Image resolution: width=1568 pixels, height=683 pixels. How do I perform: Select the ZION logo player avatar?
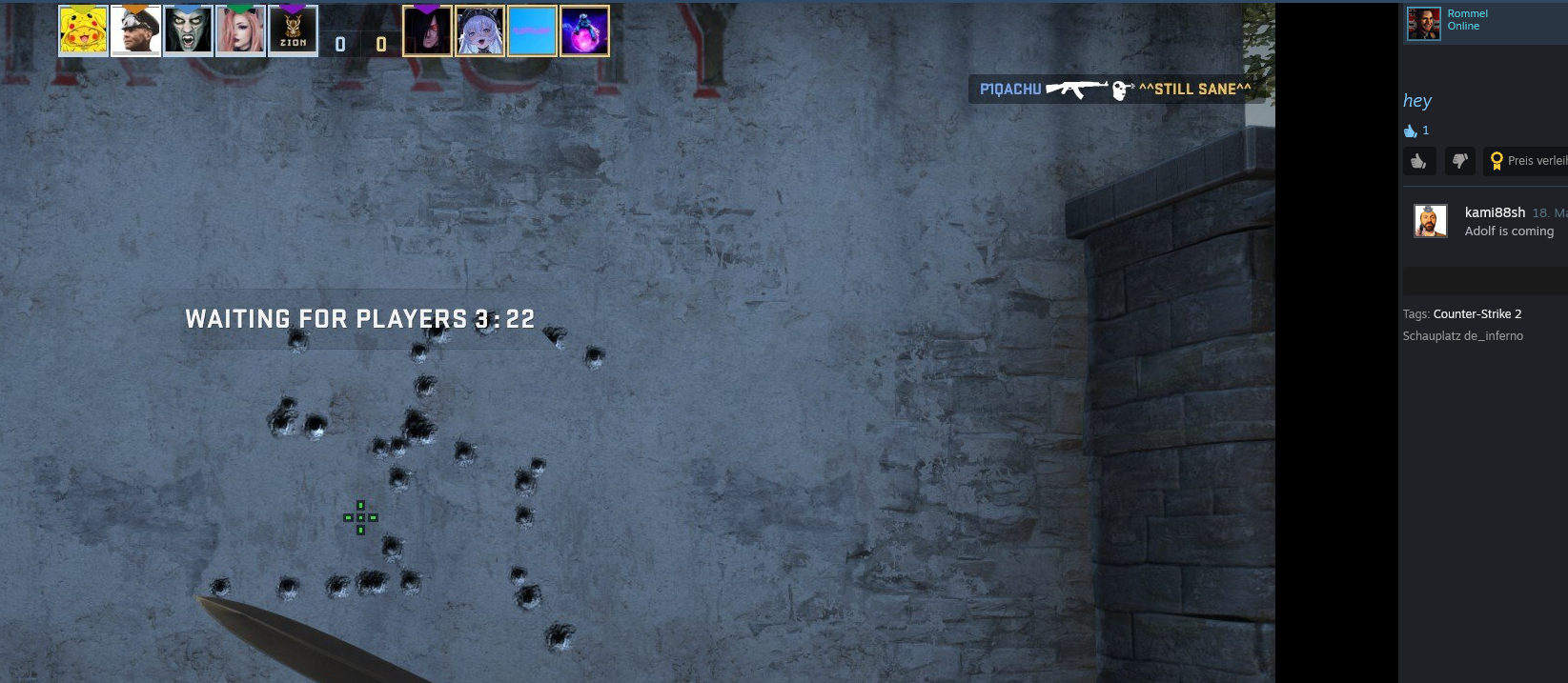[x=293, y=30]
